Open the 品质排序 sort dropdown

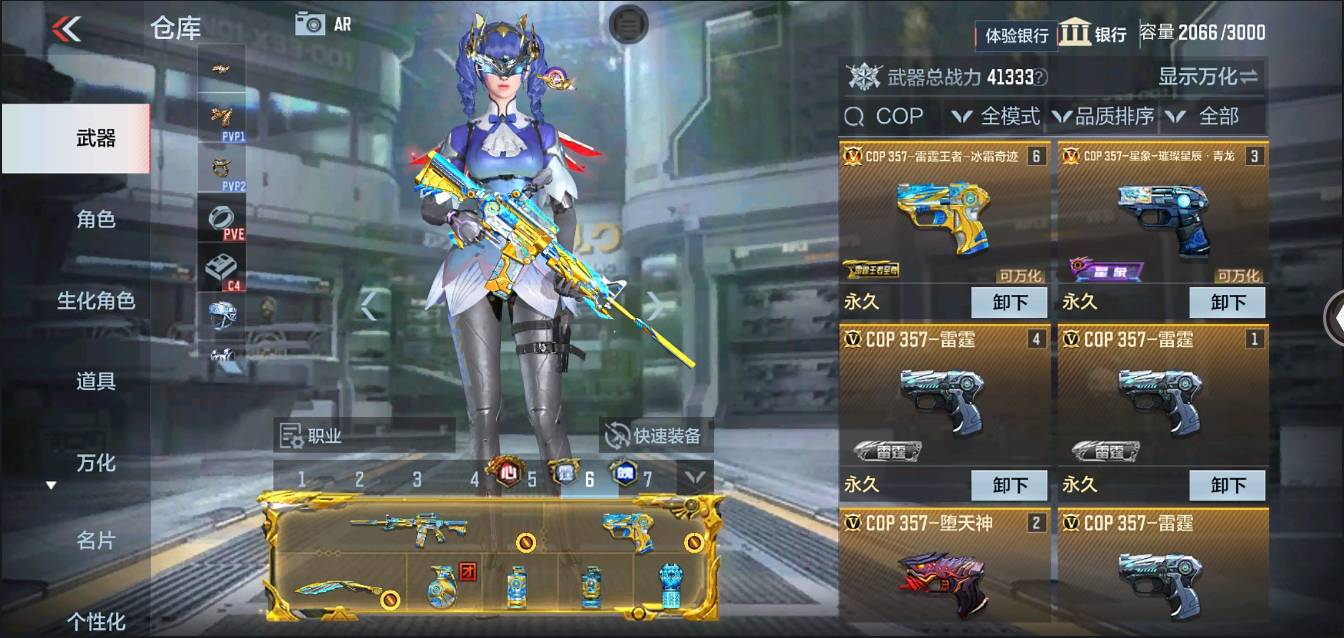coord(1103,116)
